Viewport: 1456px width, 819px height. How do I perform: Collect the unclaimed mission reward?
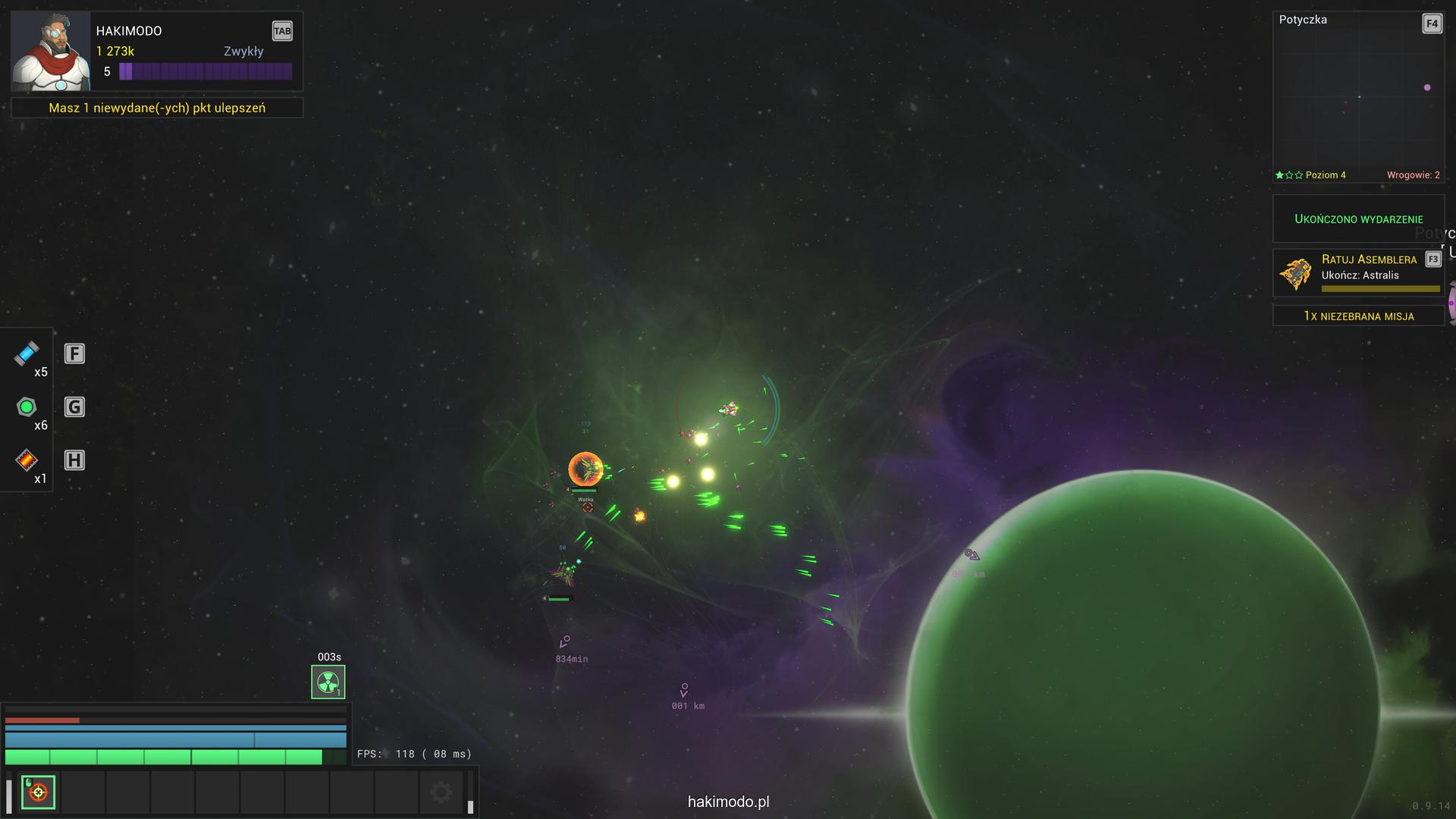click(x=1358, y=315)
